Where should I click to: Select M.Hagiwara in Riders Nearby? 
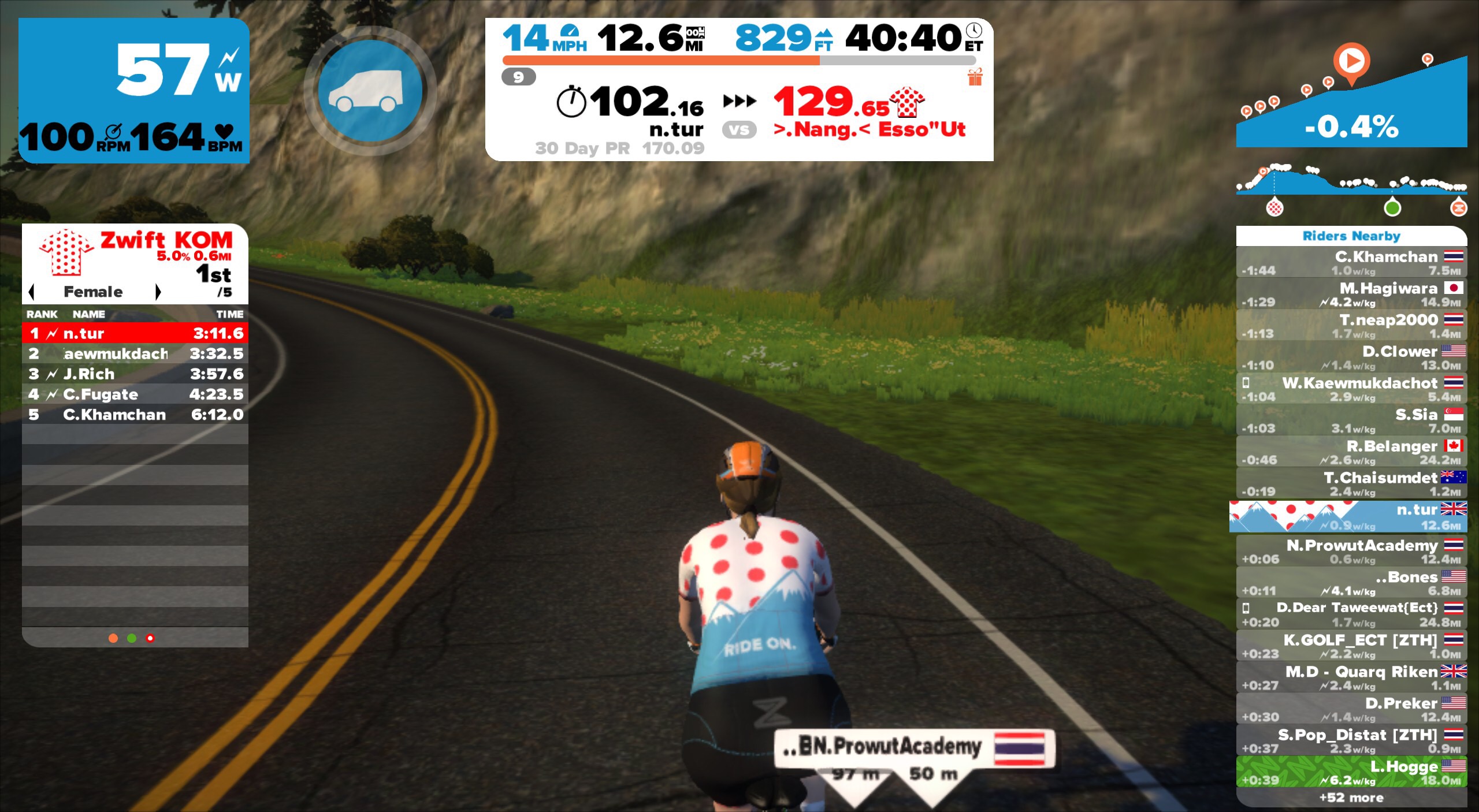(x=1351, y=295)
